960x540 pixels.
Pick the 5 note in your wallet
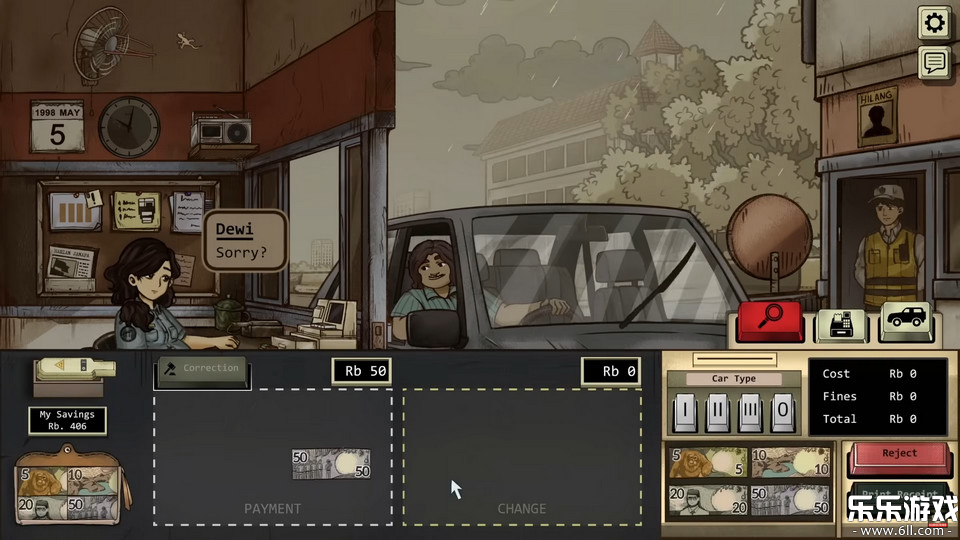click(40, 481)
